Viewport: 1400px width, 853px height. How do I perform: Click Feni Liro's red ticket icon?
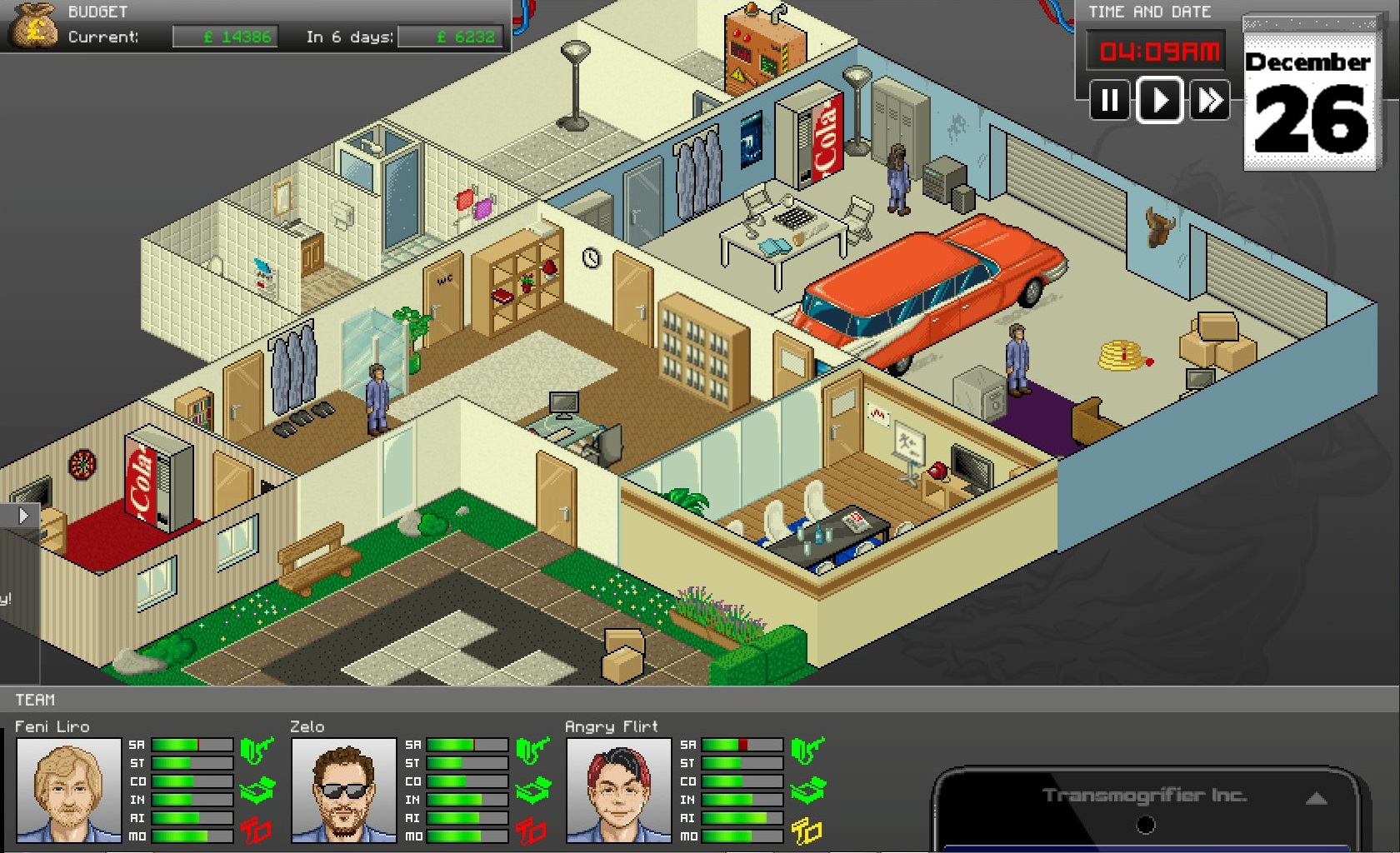[x=257, y=830]
